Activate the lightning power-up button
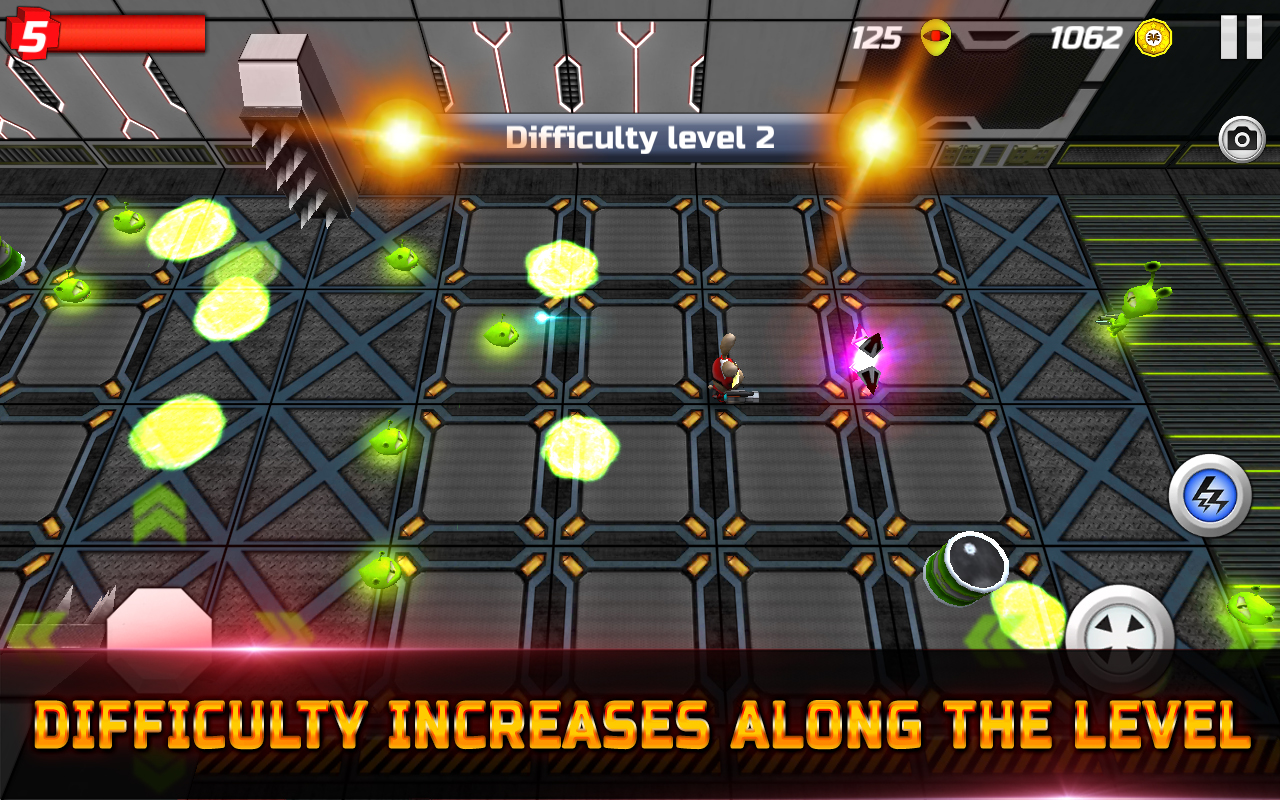 click(1211, 496)
